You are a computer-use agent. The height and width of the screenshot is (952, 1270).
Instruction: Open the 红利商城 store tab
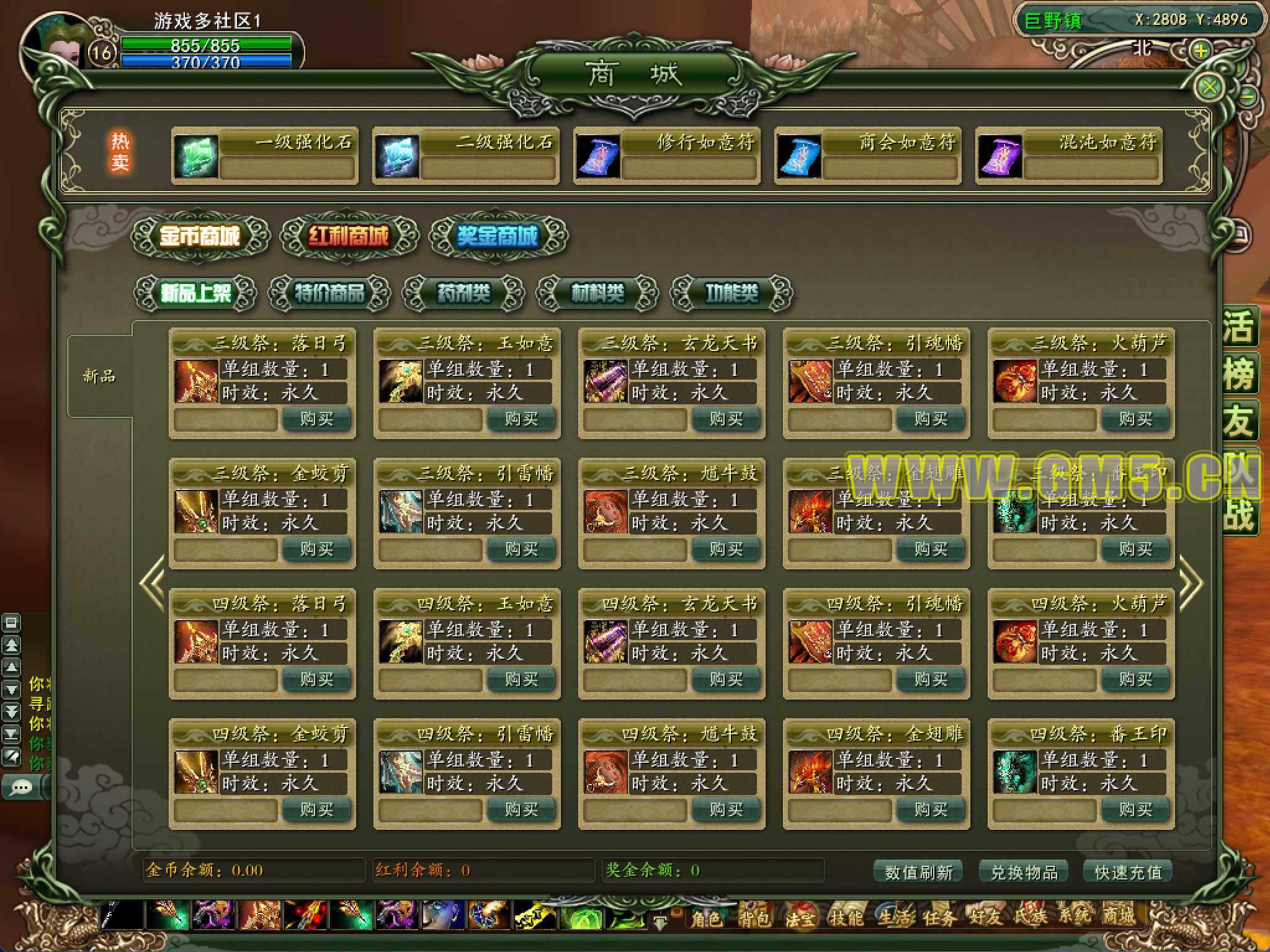349,236
